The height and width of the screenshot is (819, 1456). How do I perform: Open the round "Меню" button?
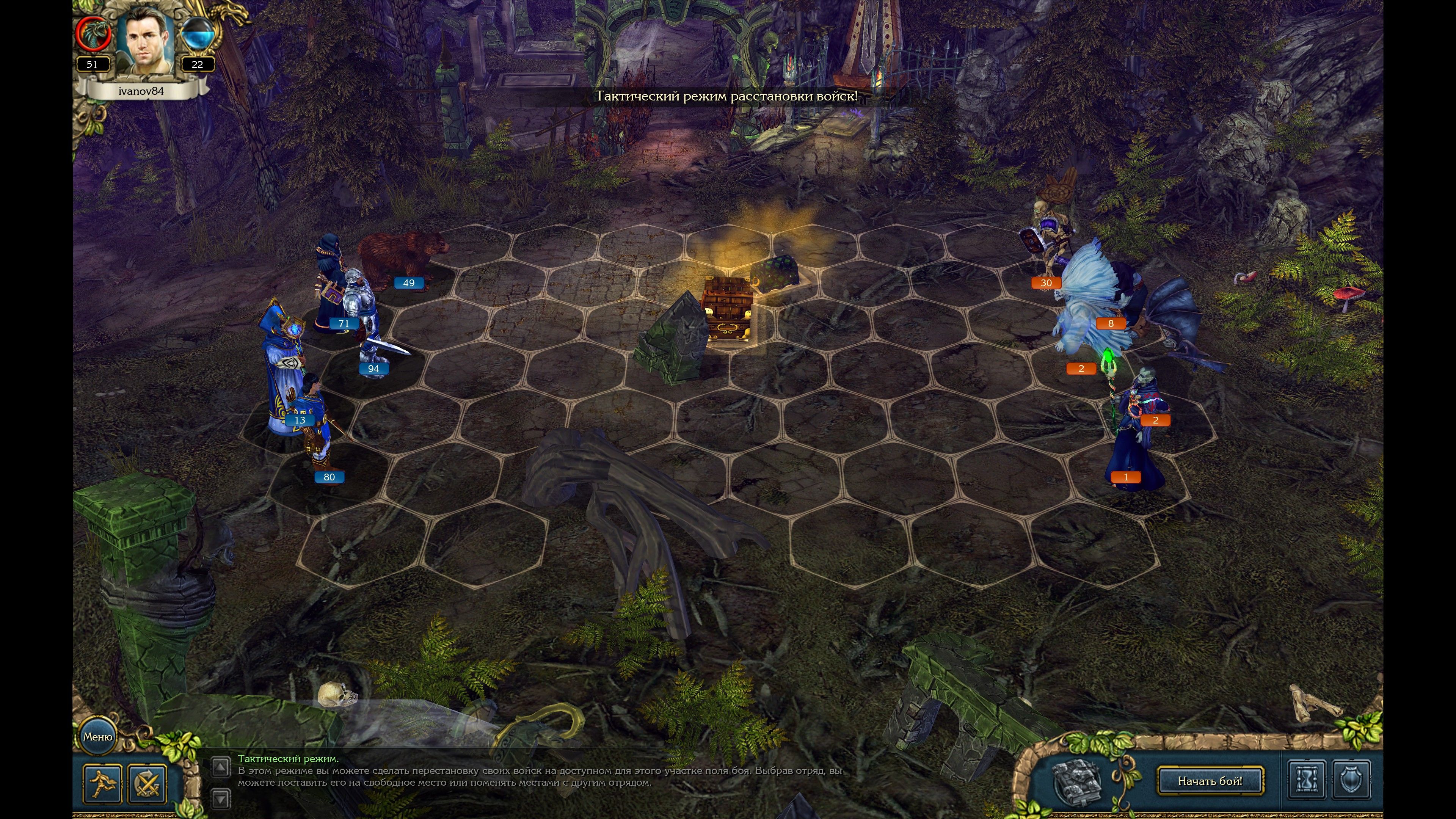tap(98, 736)
